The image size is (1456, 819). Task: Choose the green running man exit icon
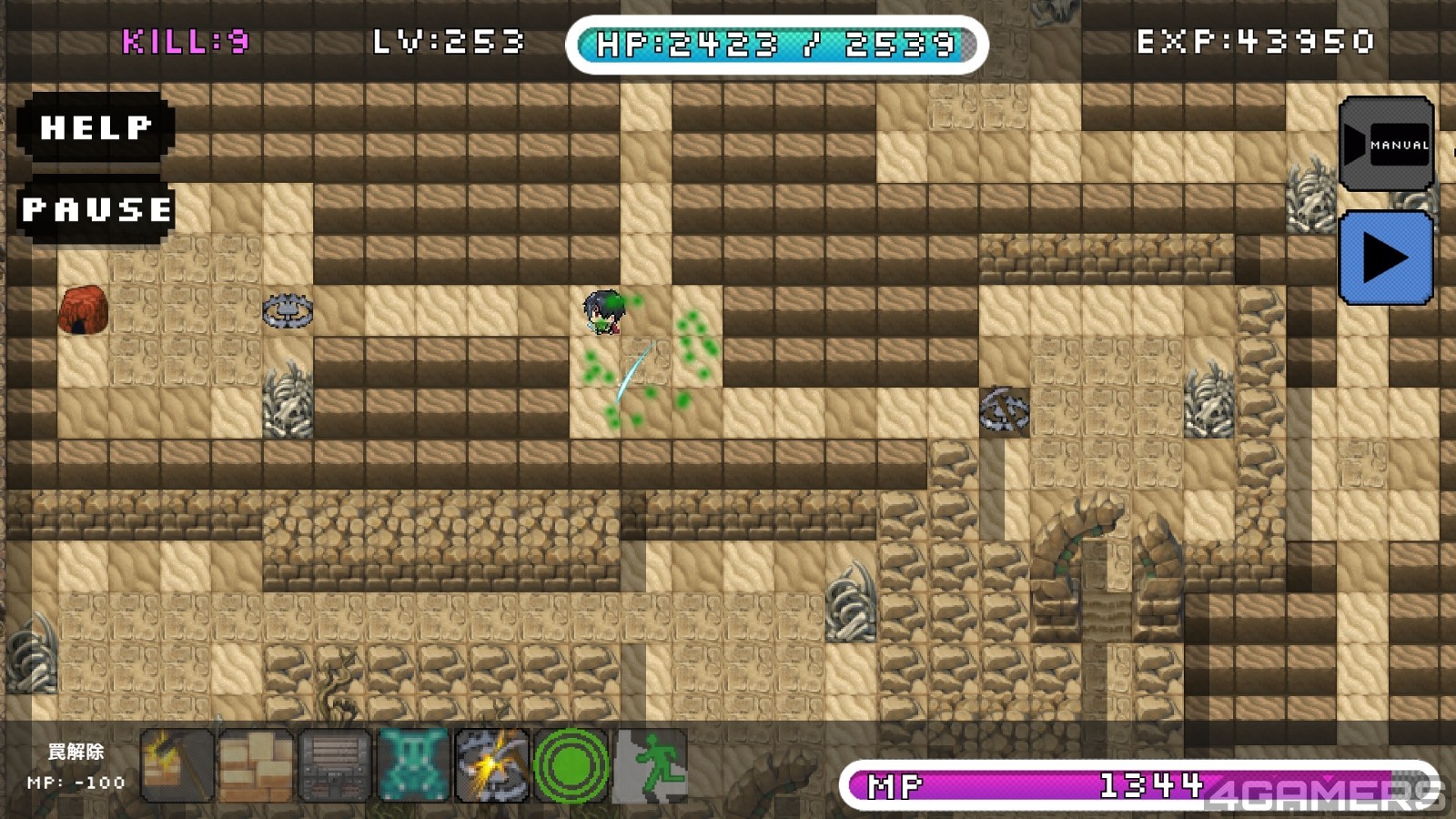point(650,766)
